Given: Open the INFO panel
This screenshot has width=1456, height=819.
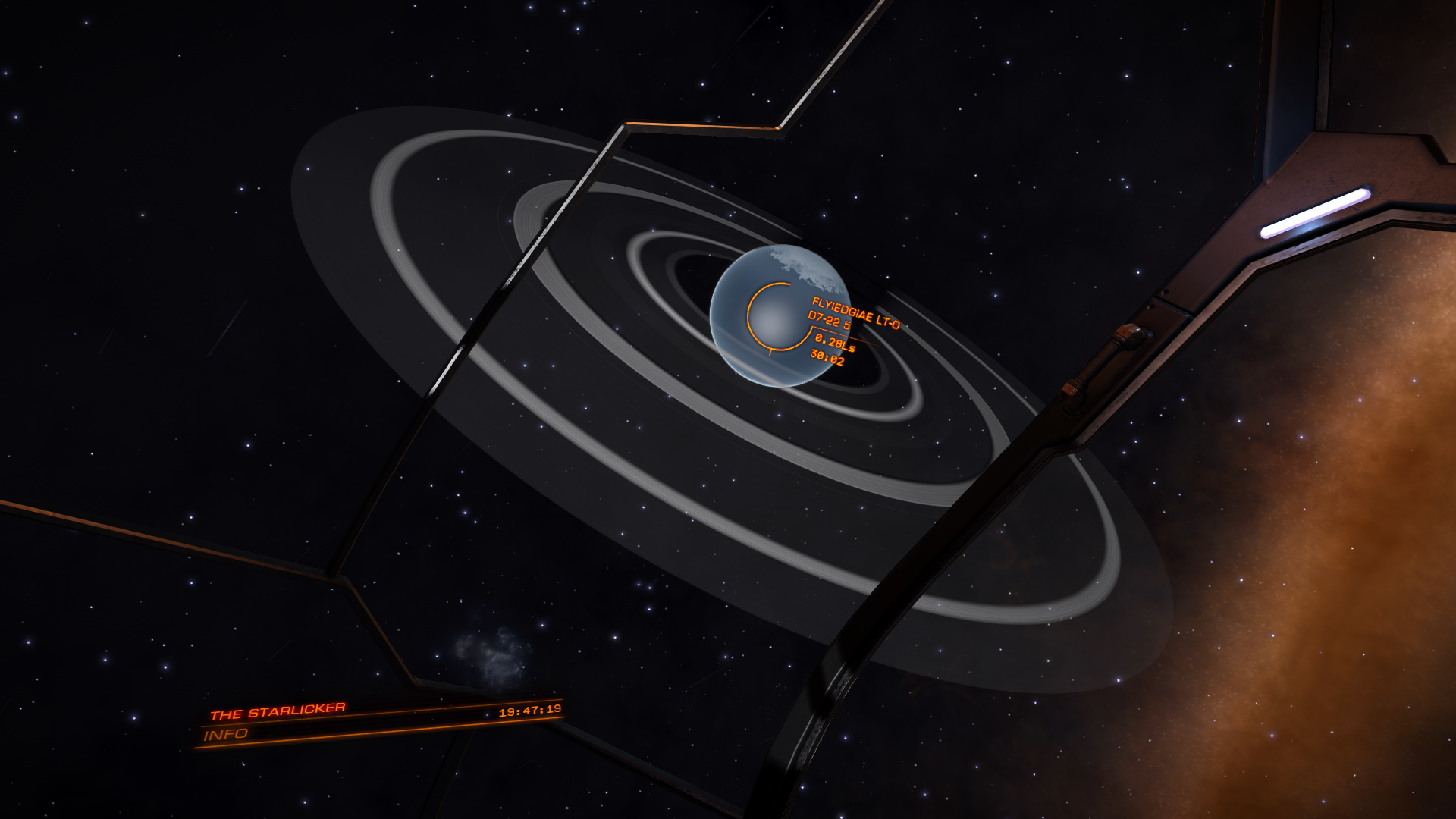Looking at the screenshot, I should [226, 734].
